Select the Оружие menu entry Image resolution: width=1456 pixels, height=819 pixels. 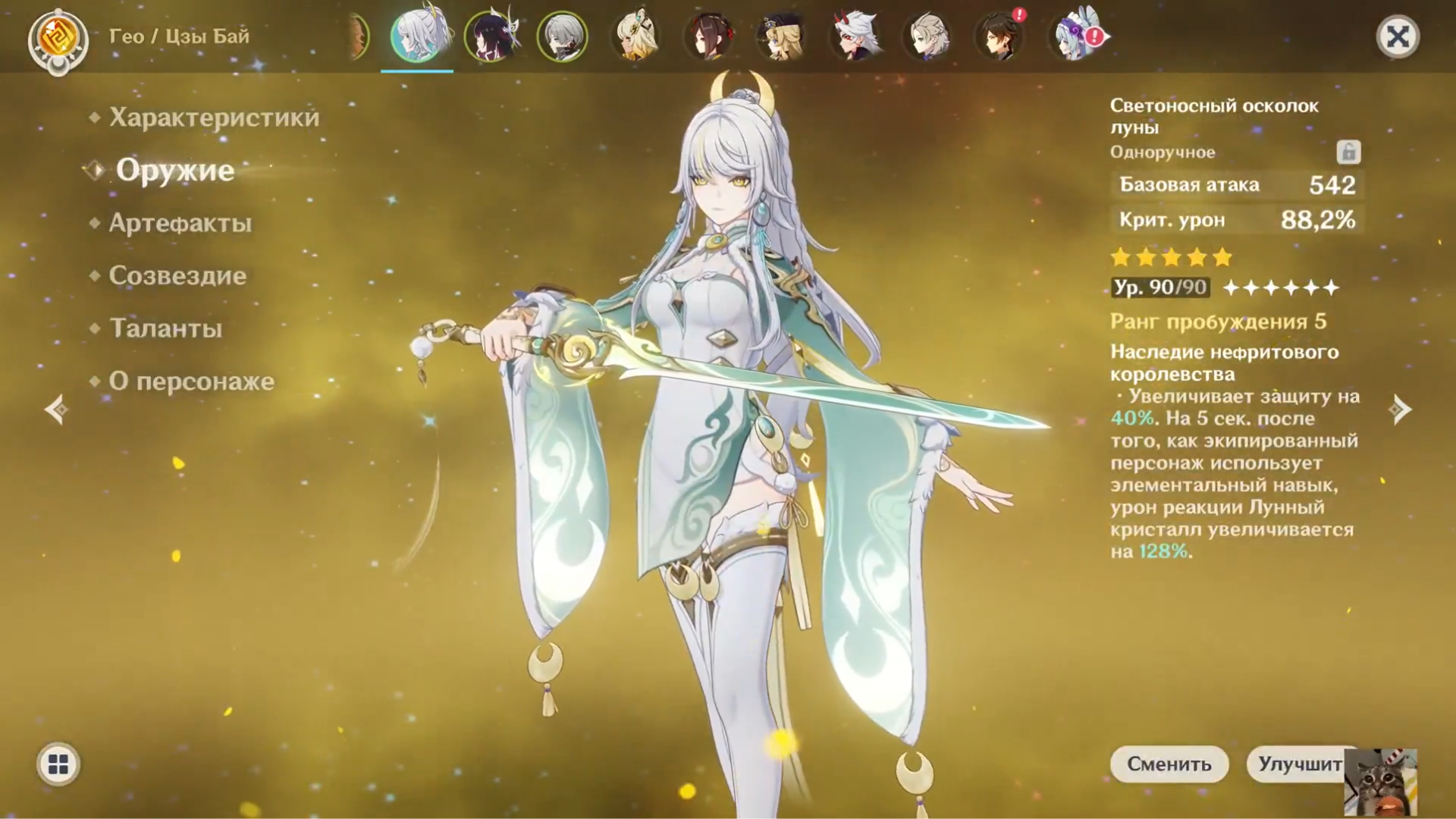174,170
